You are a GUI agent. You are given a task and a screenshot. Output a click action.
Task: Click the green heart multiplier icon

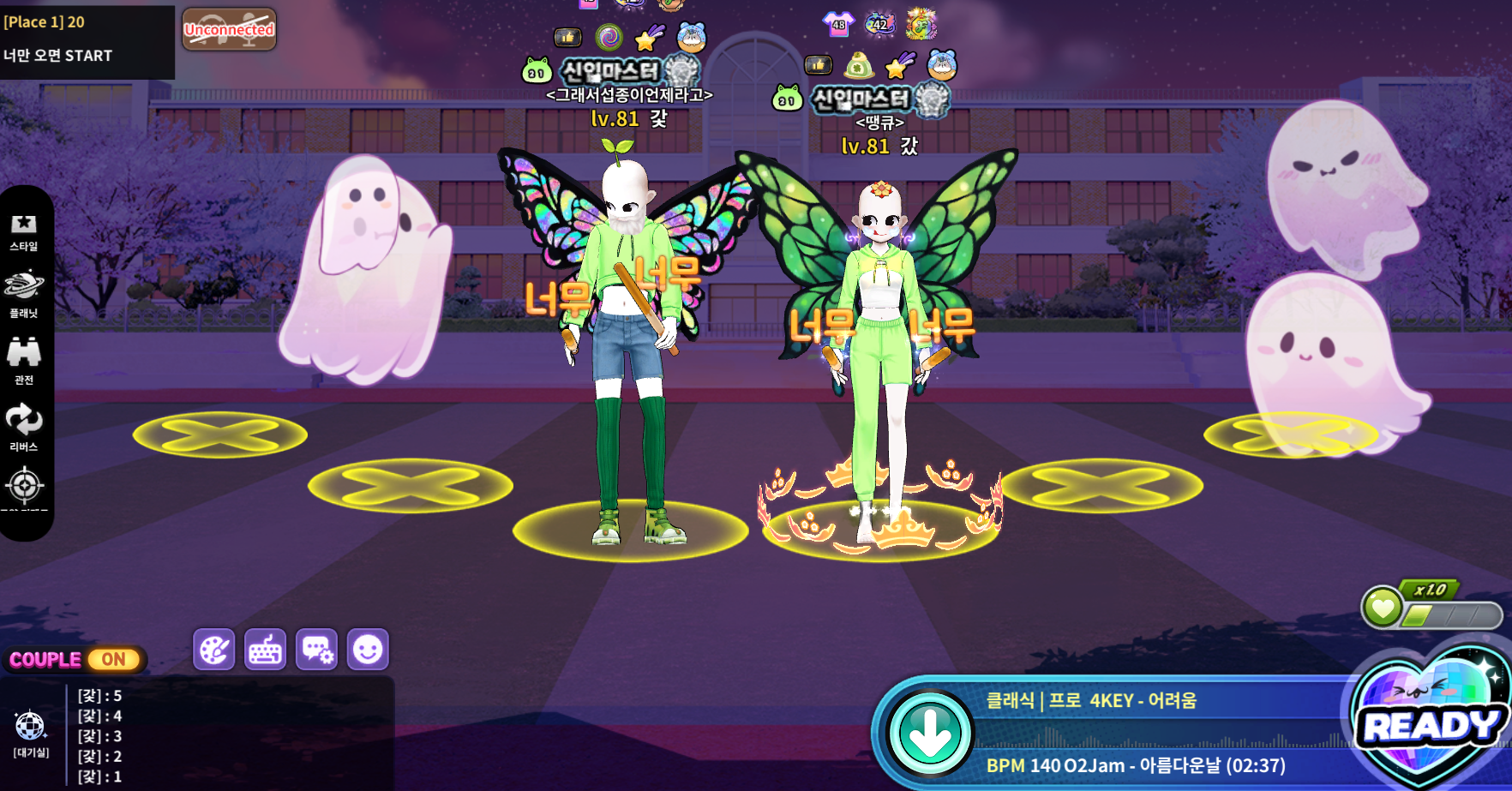(x=1382, y=608)
